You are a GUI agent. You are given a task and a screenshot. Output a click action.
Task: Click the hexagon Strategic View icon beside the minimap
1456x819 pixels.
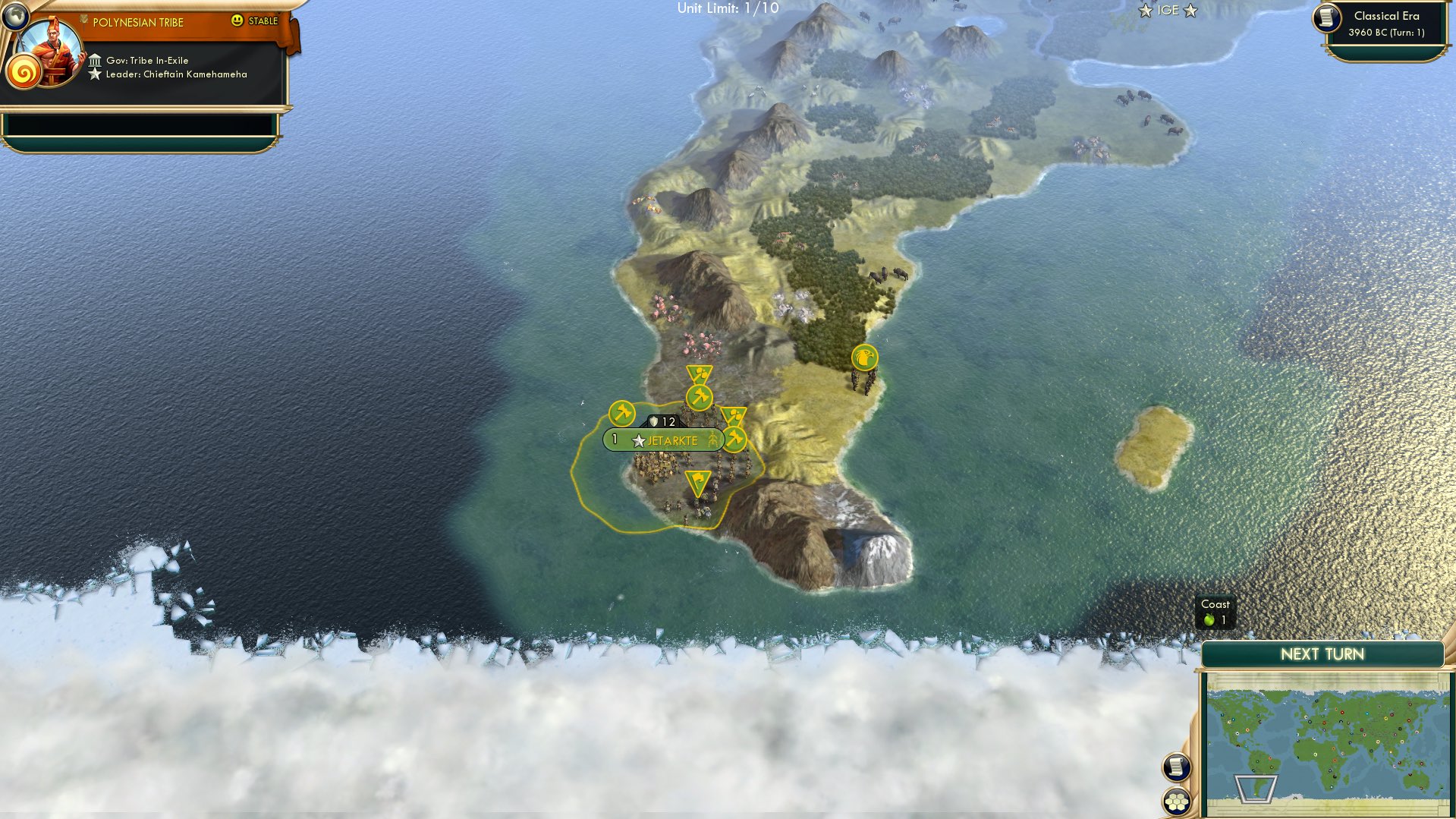[x=1175, y=799]
